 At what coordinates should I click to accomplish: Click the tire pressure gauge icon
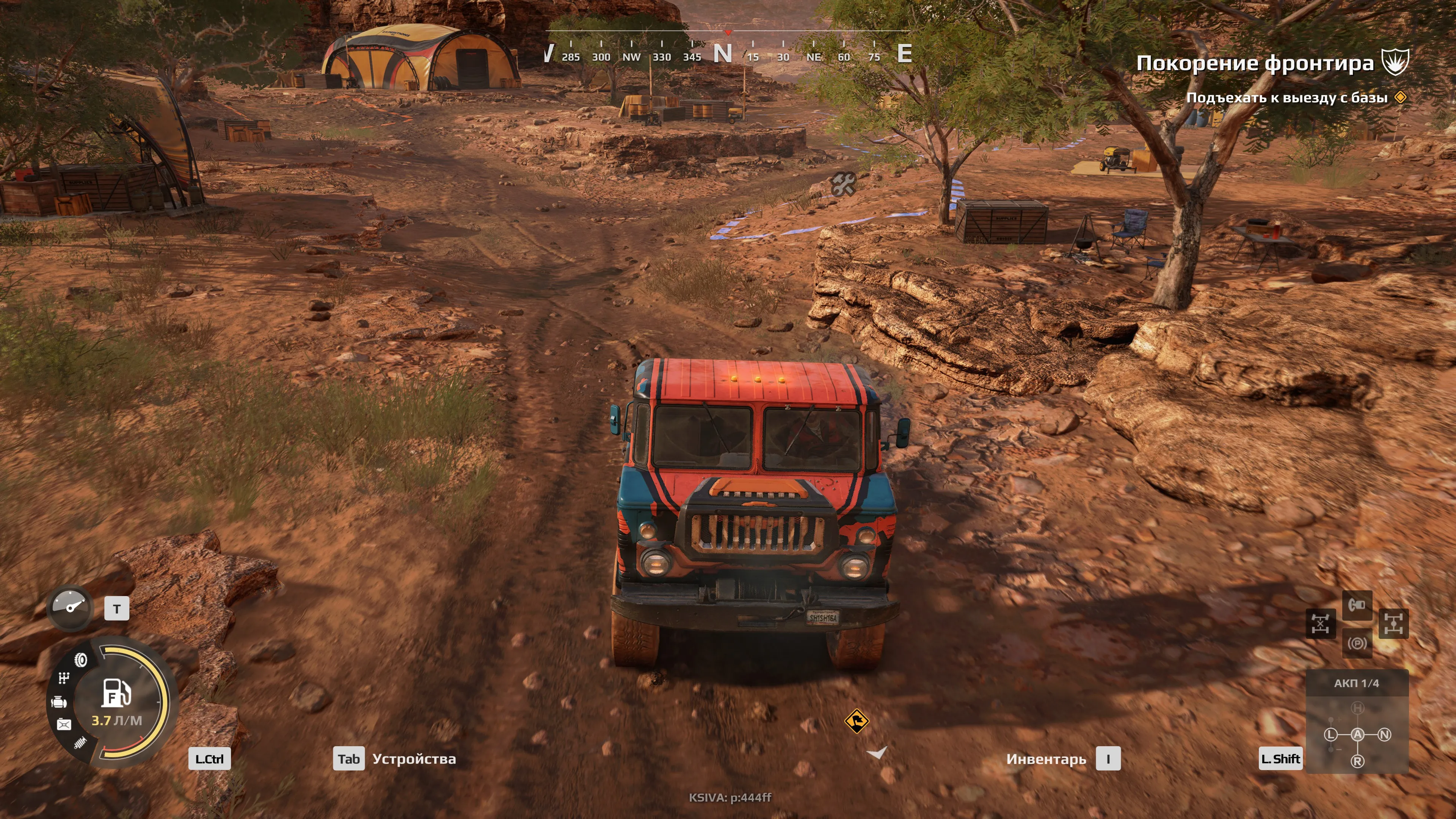click(x=70, y=607)
